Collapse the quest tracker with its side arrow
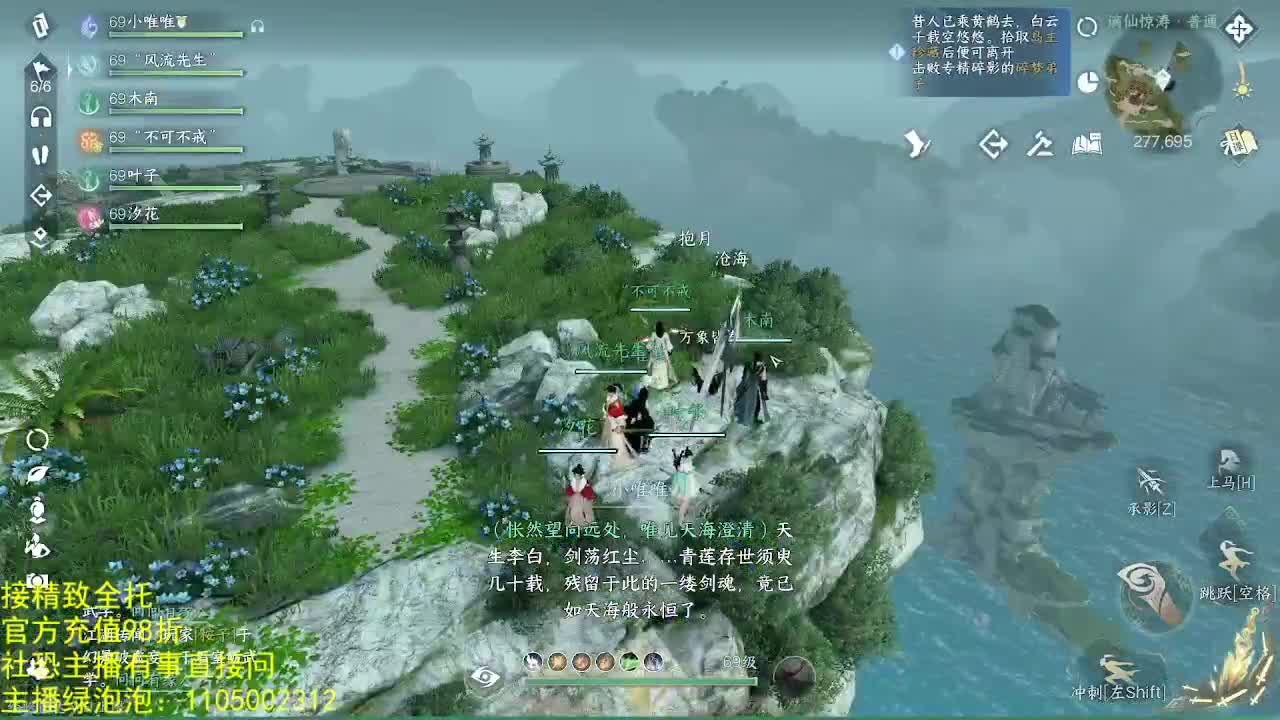 click(896, 52)
